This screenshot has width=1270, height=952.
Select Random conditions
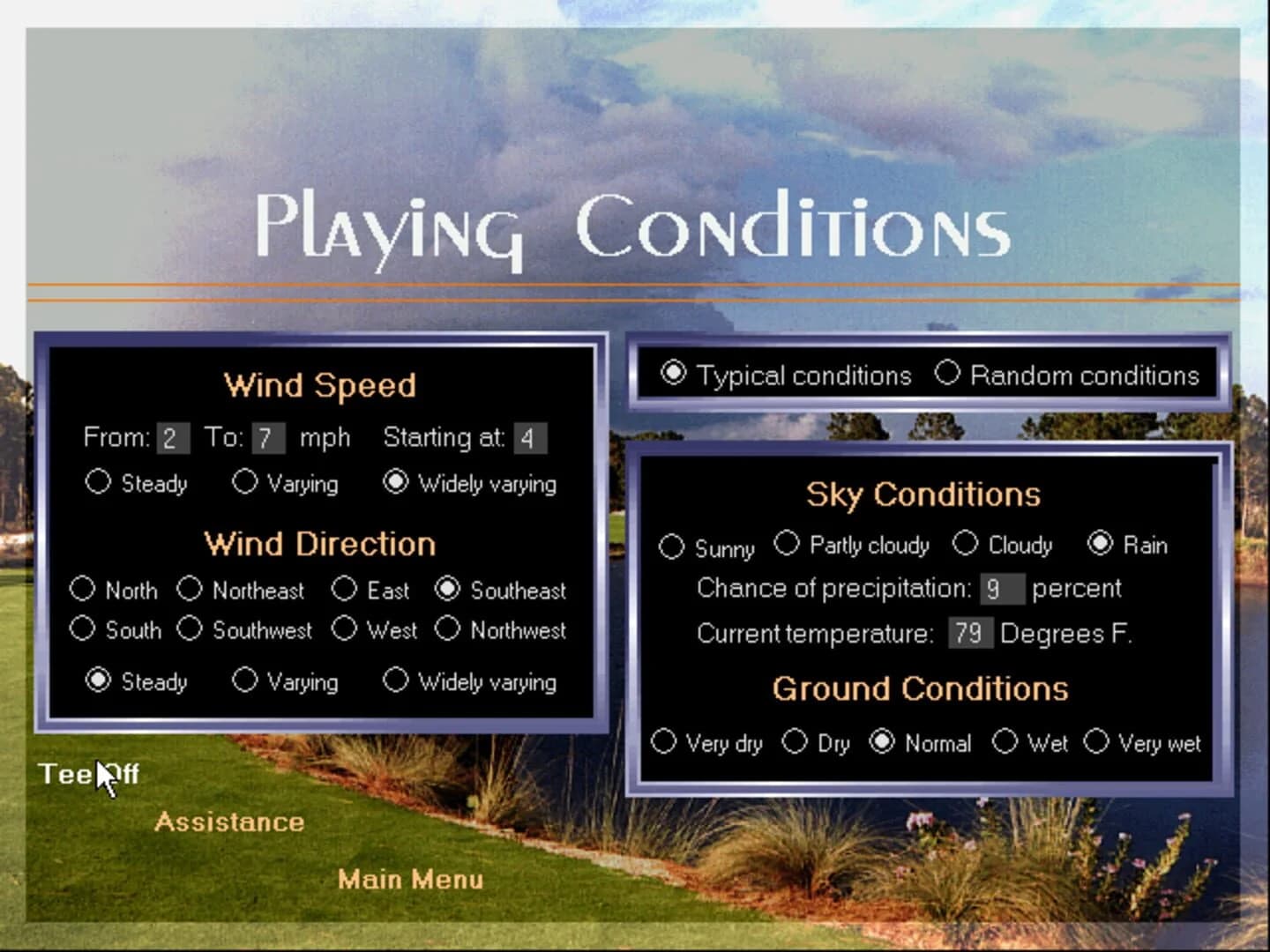[948, 374]
